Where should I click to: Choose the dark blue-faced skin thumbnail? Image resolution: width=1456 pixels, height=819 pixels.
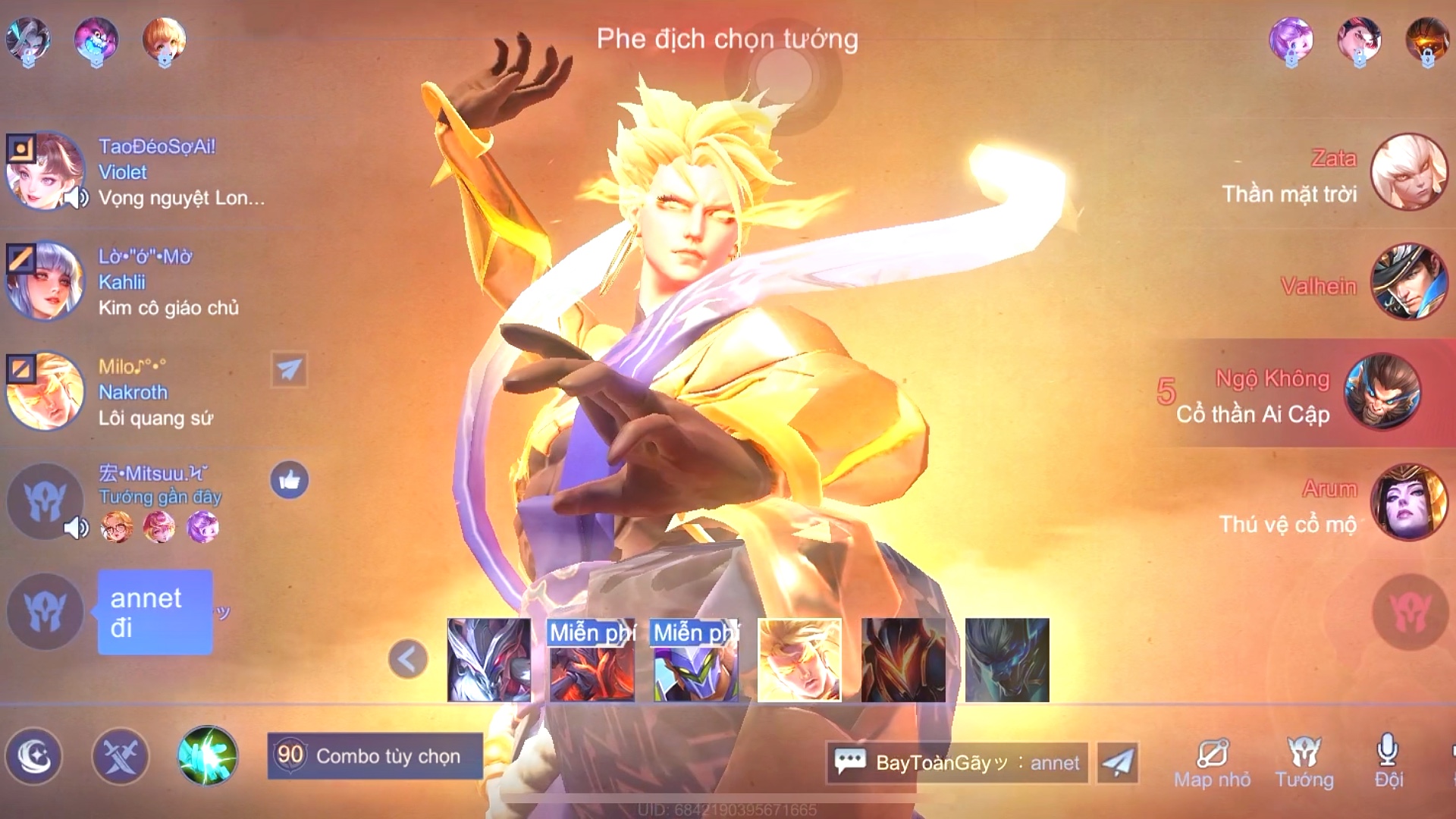point(1007,660)
